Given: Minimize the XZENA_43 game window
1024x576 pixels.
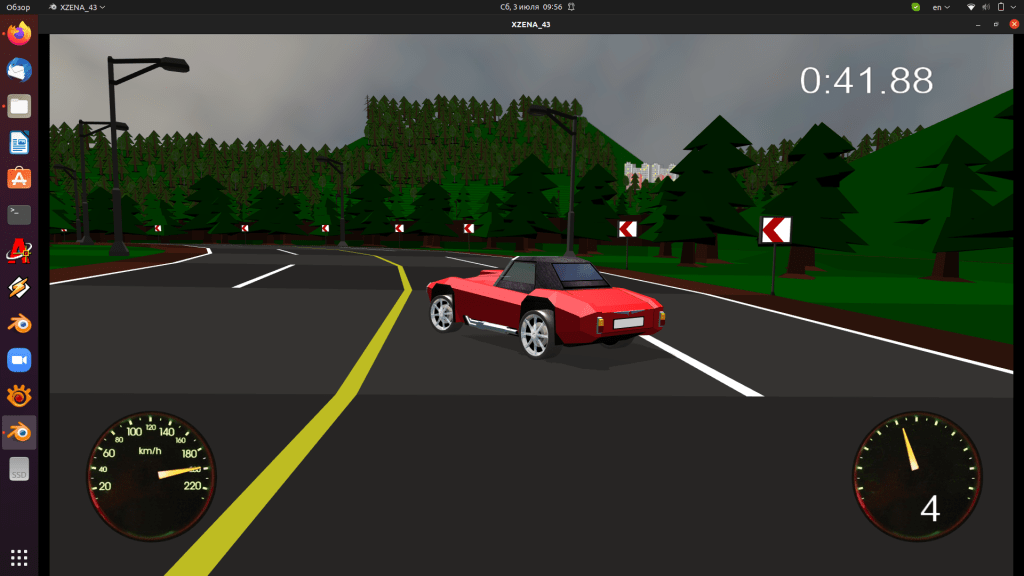Looking at the screenshot, I should coord(980,24).
